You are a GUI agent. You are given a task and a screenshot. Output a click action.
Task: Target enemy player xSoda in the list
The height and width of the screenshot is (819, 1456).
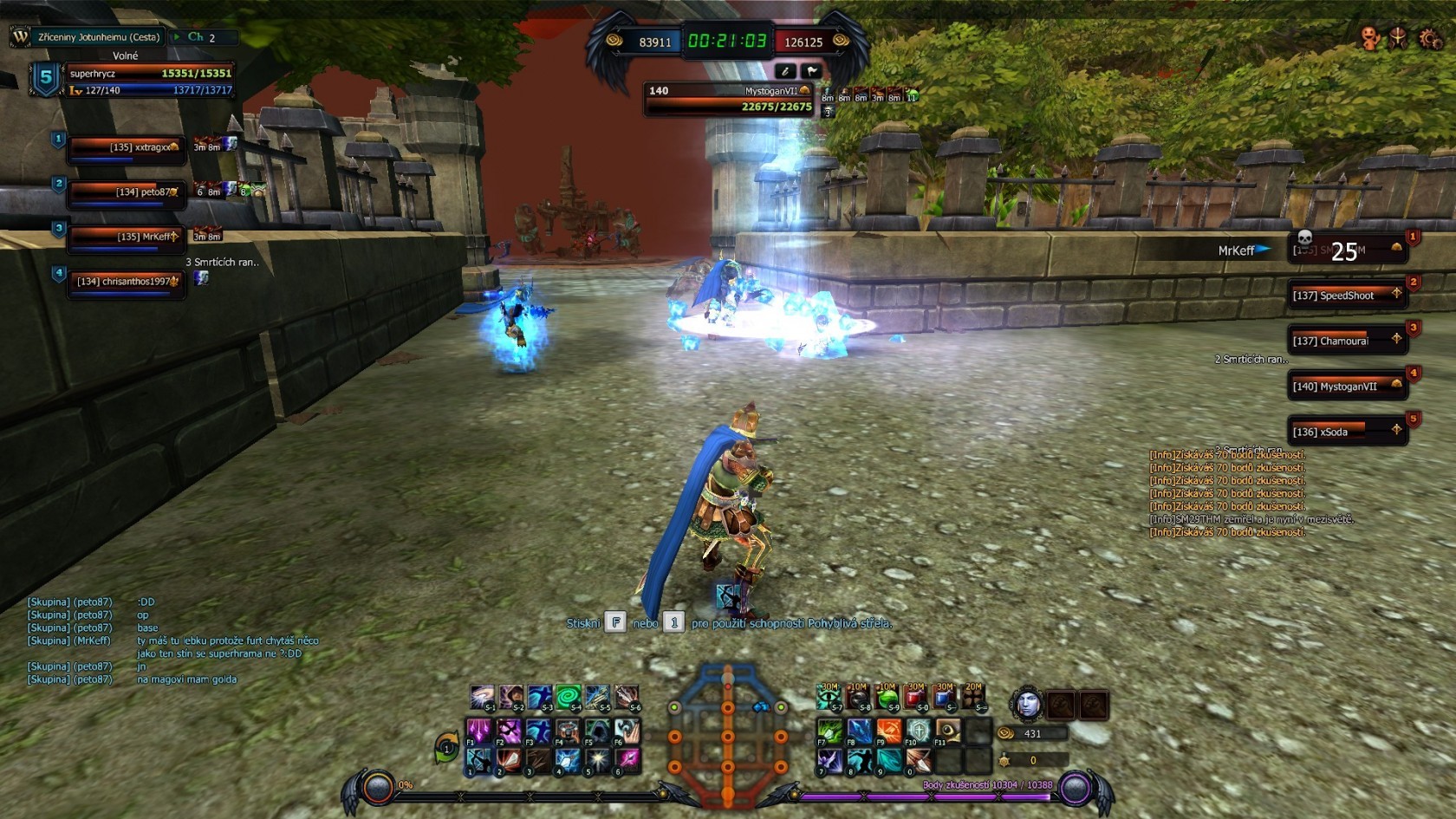[1346, 432]
